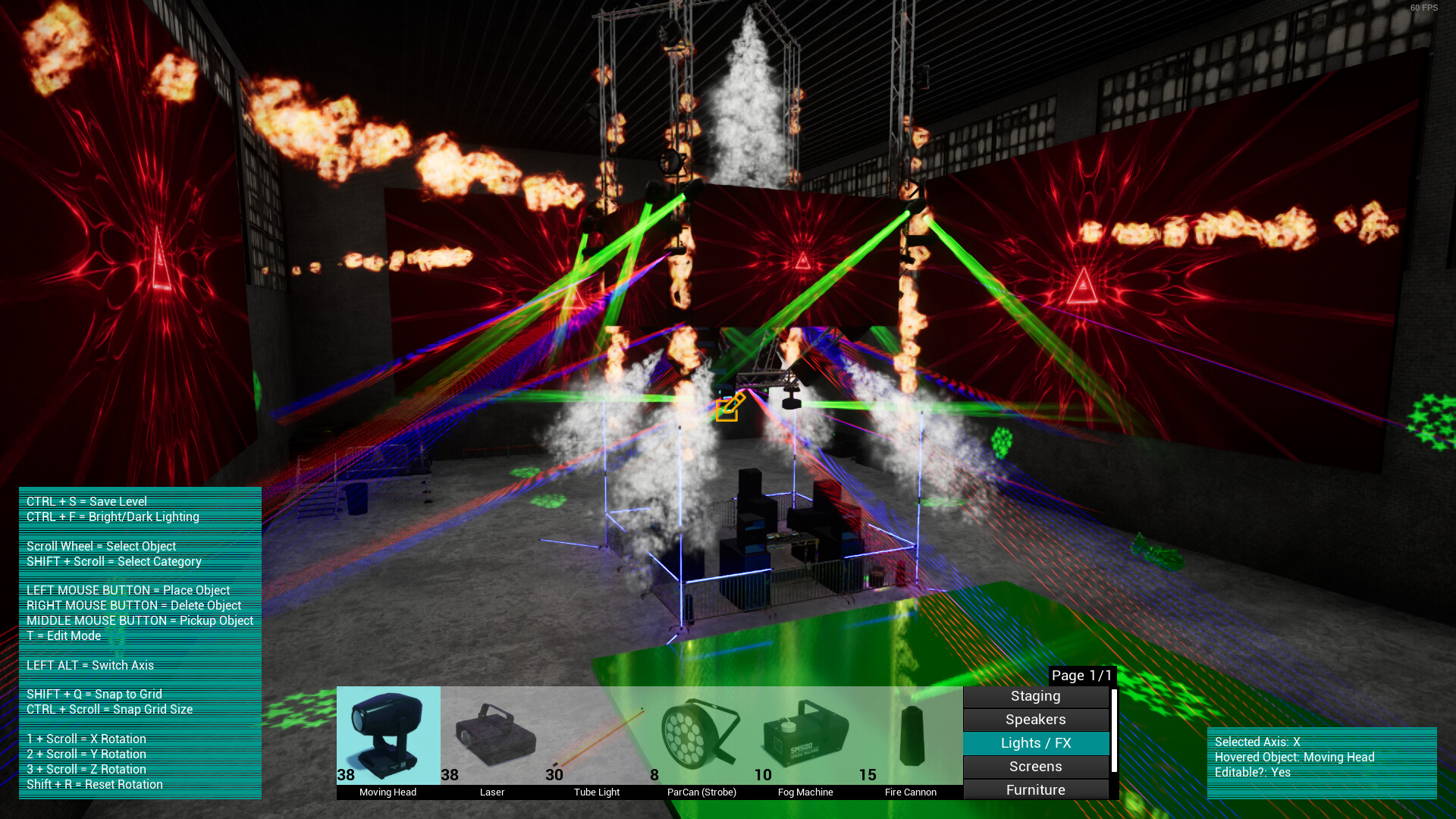Select the Tube Light icon
Screen dimensions: 1456x819
[x=598, y=736]
